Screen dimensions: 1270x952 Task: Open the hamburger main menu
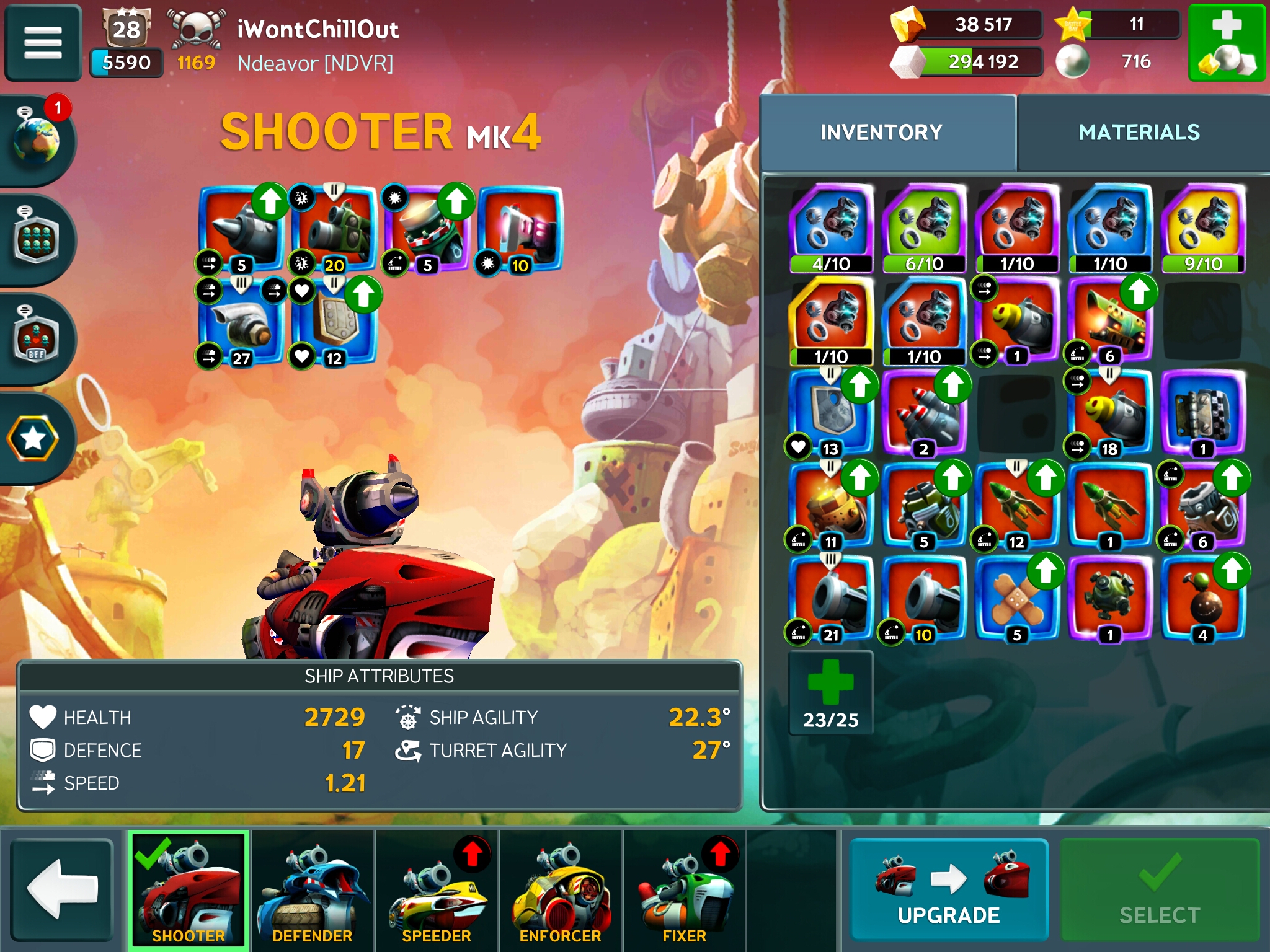point(43,42)
